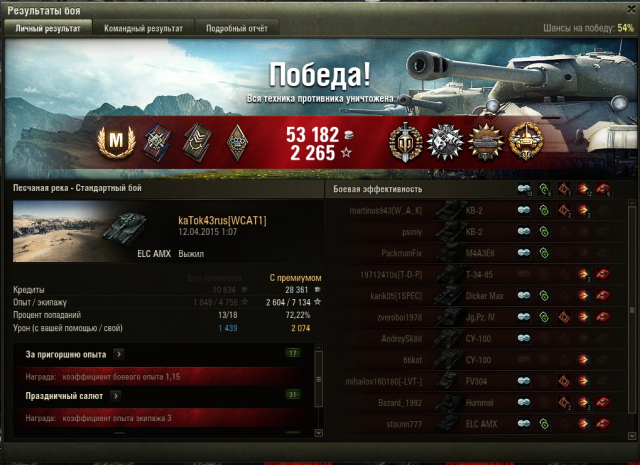Click the scroll-down arrow of the quest list
Screen dimensions: 640x465
pos(319,433)
